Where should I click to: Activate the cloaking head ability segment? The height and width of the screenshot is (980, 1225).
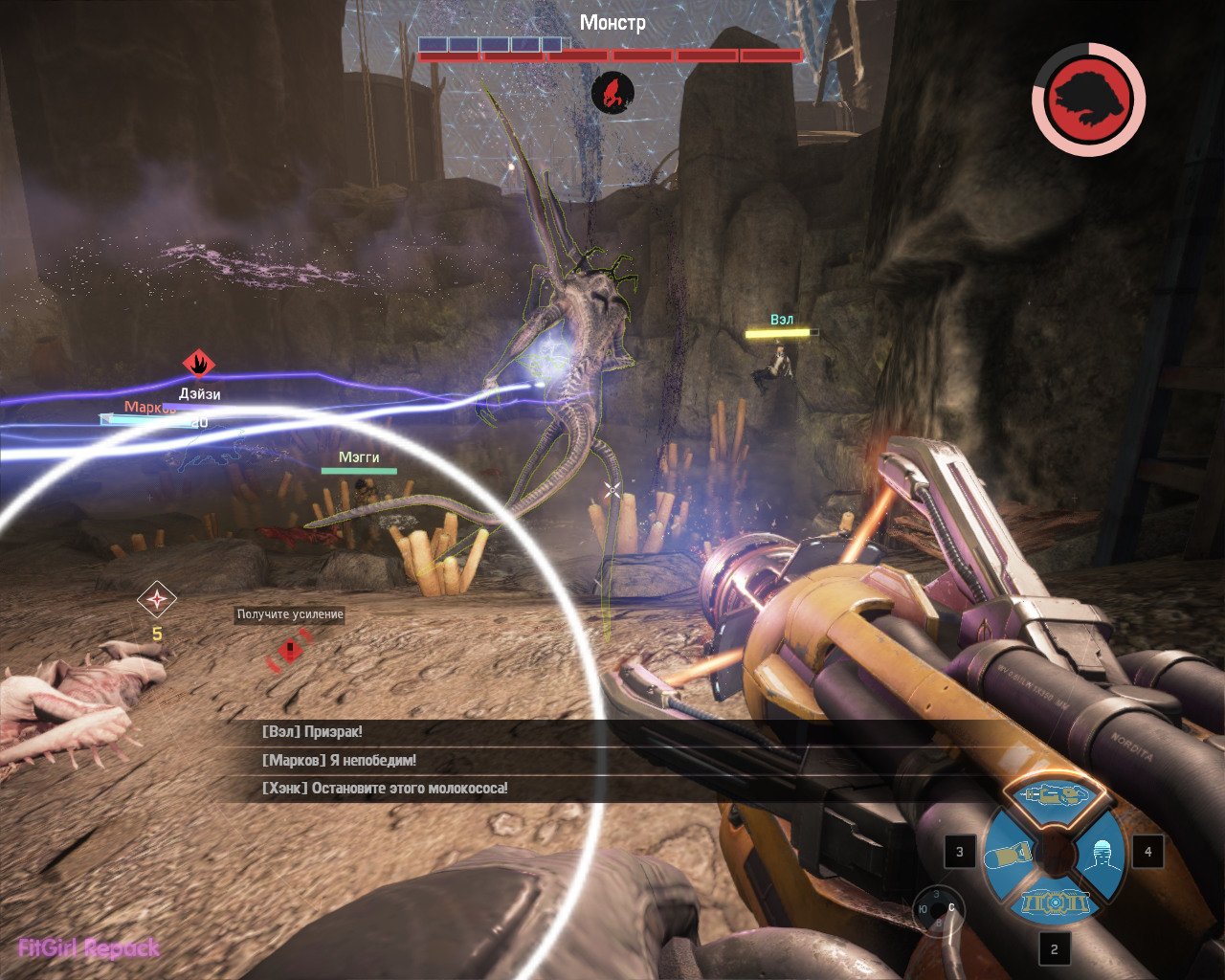[1101, 852]
